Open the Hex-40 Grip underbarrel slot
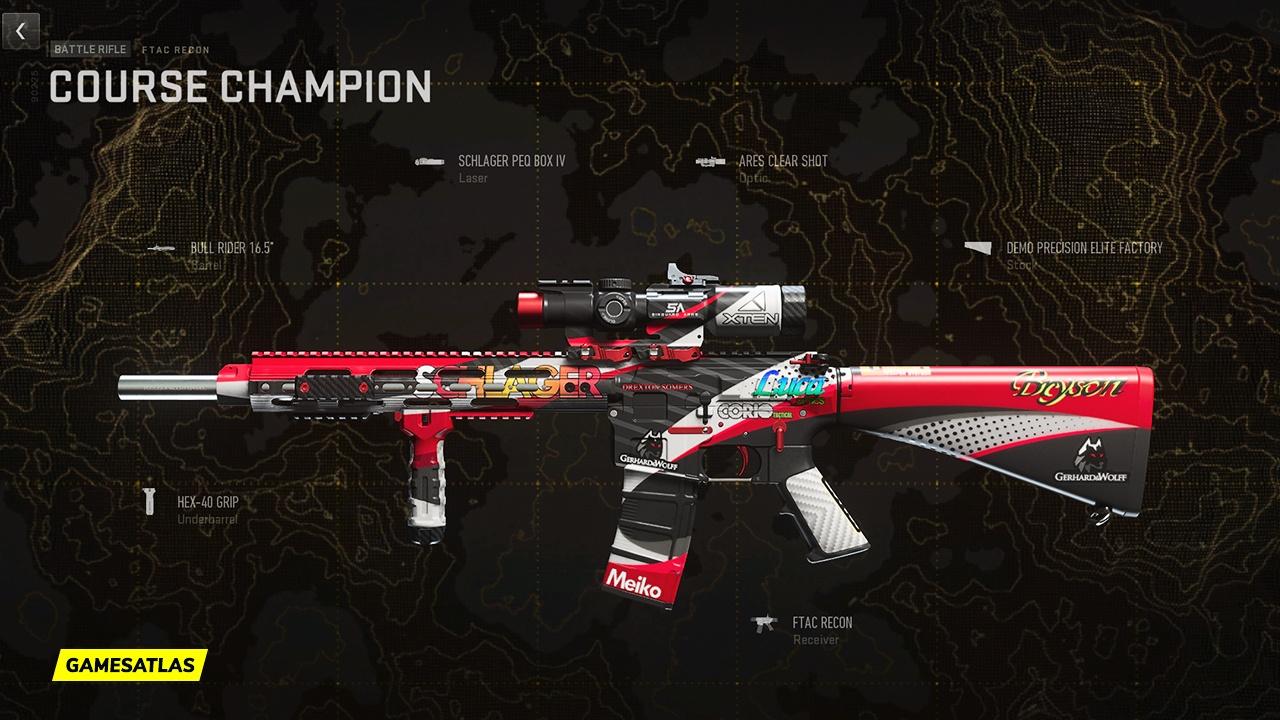Screen dimensions: 1280x720 point(207,502)
